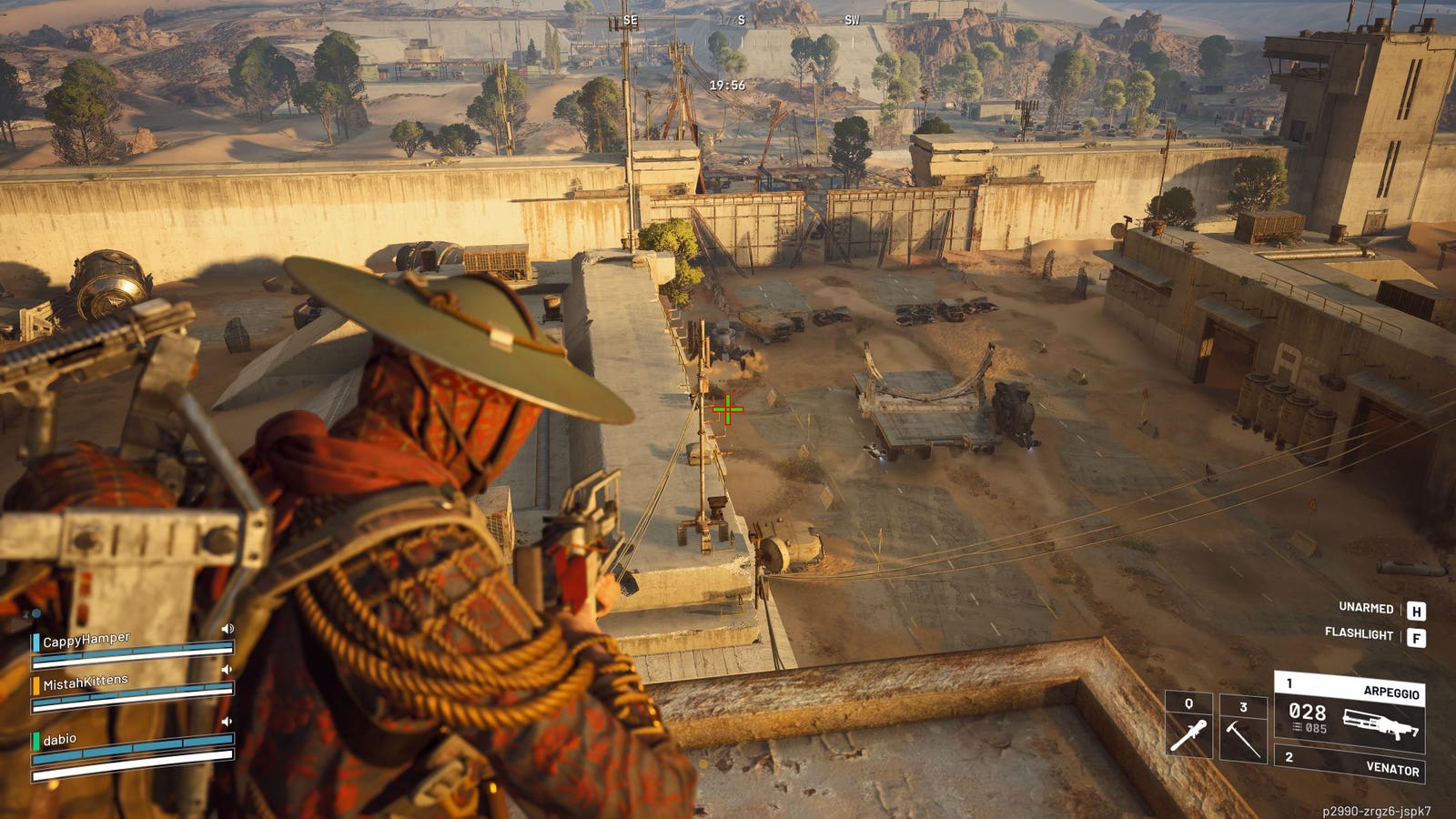The image size is (1456, 819).
Task: Toggle the speaker icon above dabio's bars
Action: click(227, 722)
